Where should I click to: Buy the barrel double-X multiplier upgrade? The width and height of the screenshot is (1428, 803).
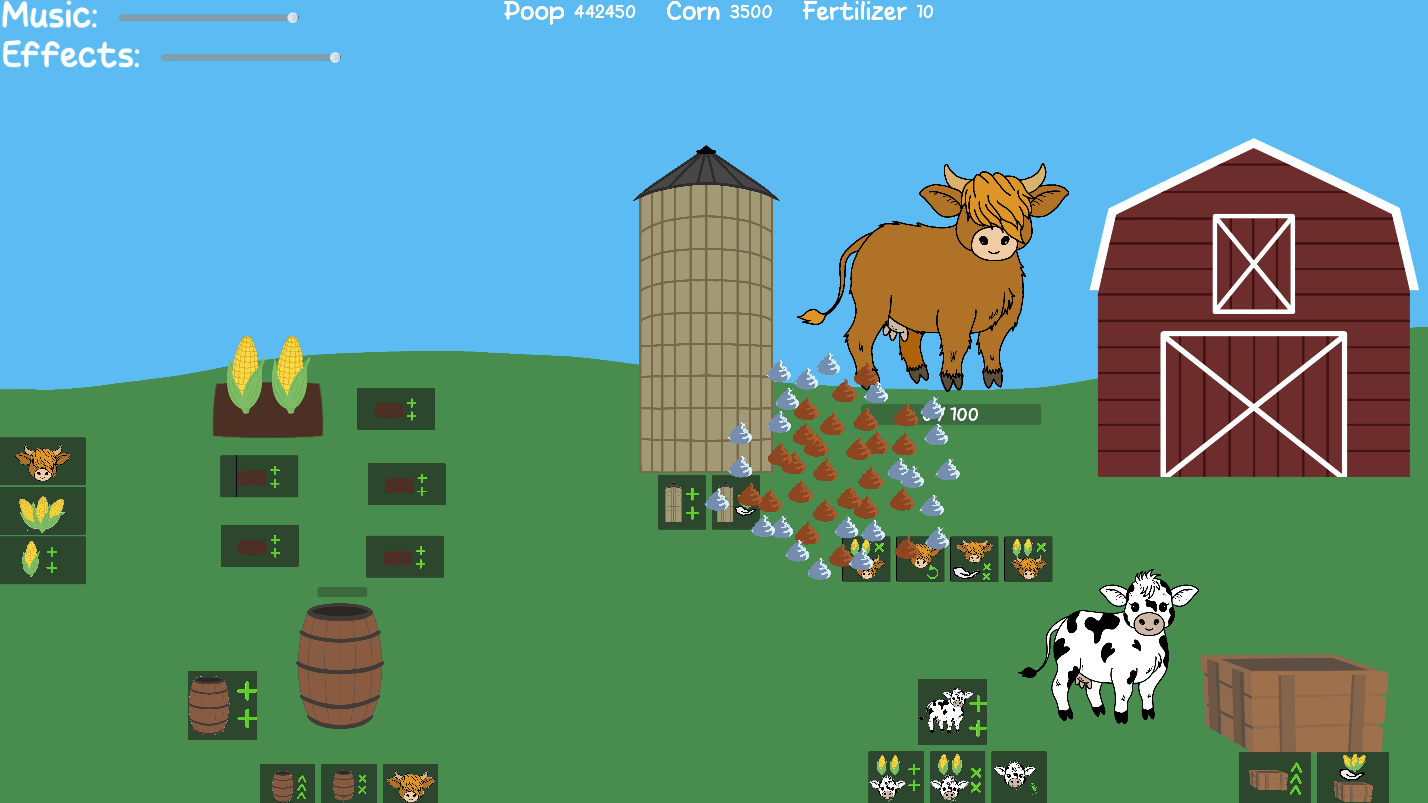click(348, 784)
